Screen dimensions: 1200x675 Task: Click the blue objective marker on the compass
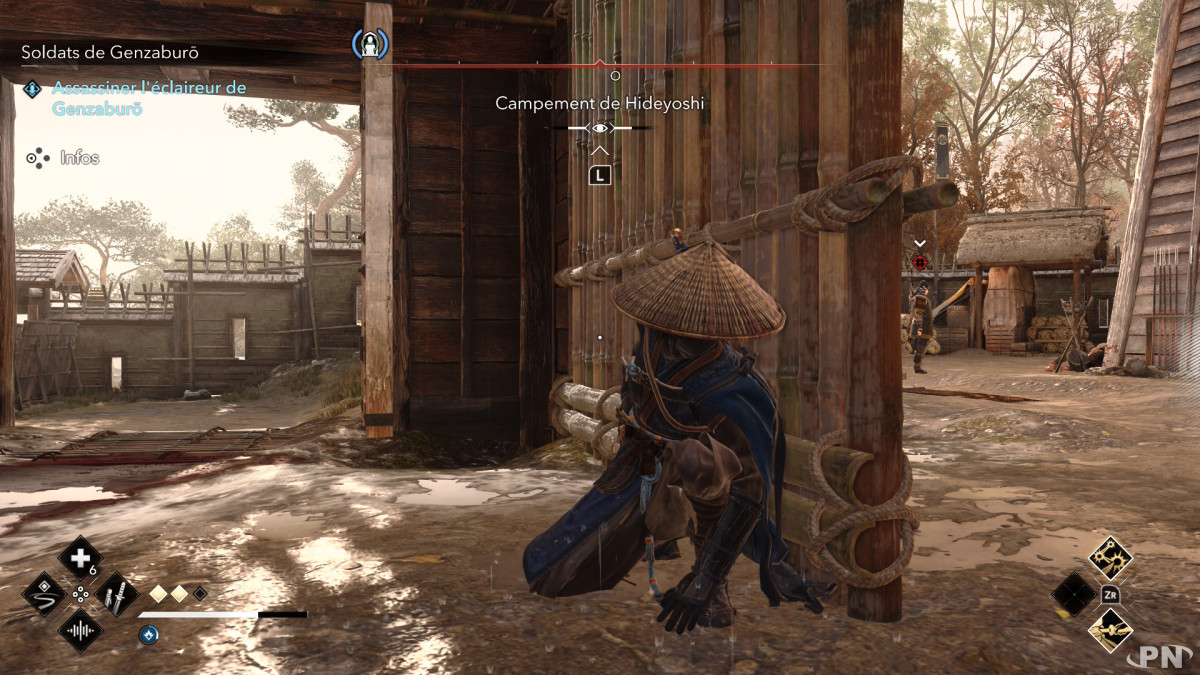coord(370,44)
